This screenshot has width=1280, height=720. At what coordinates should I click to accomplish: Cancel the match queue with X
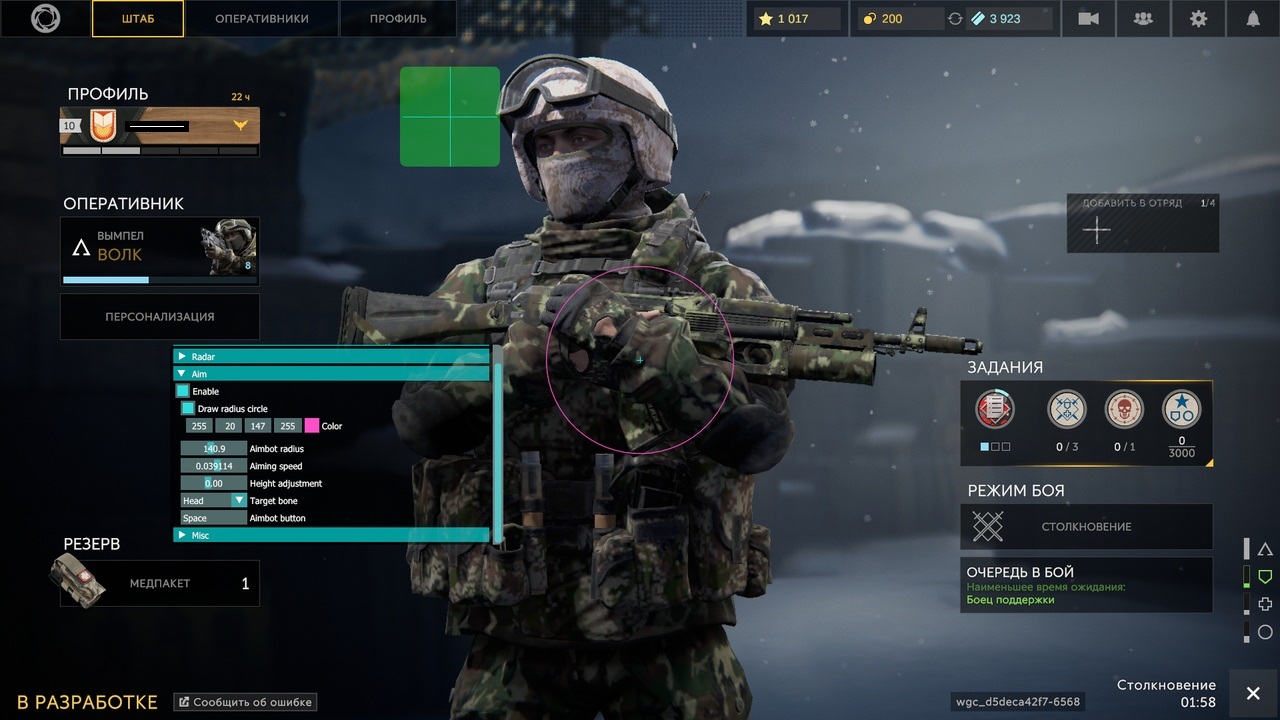1253,694
